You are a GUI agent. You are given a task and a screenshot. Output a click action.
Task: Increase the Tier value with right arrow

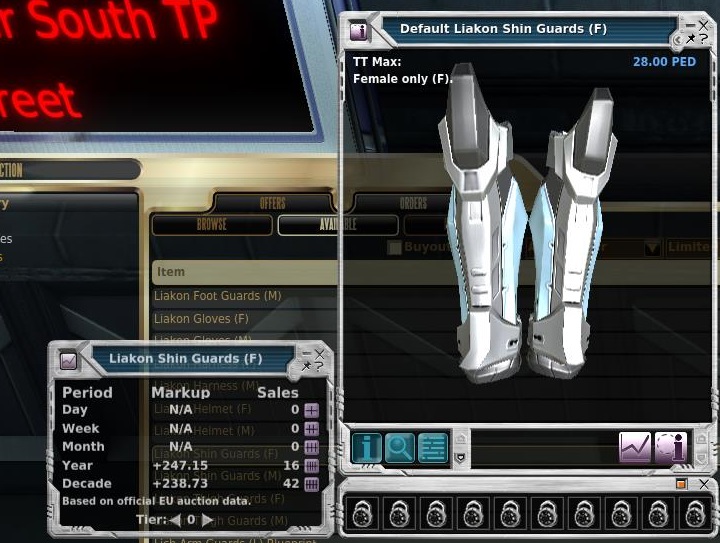pos(207,520)
